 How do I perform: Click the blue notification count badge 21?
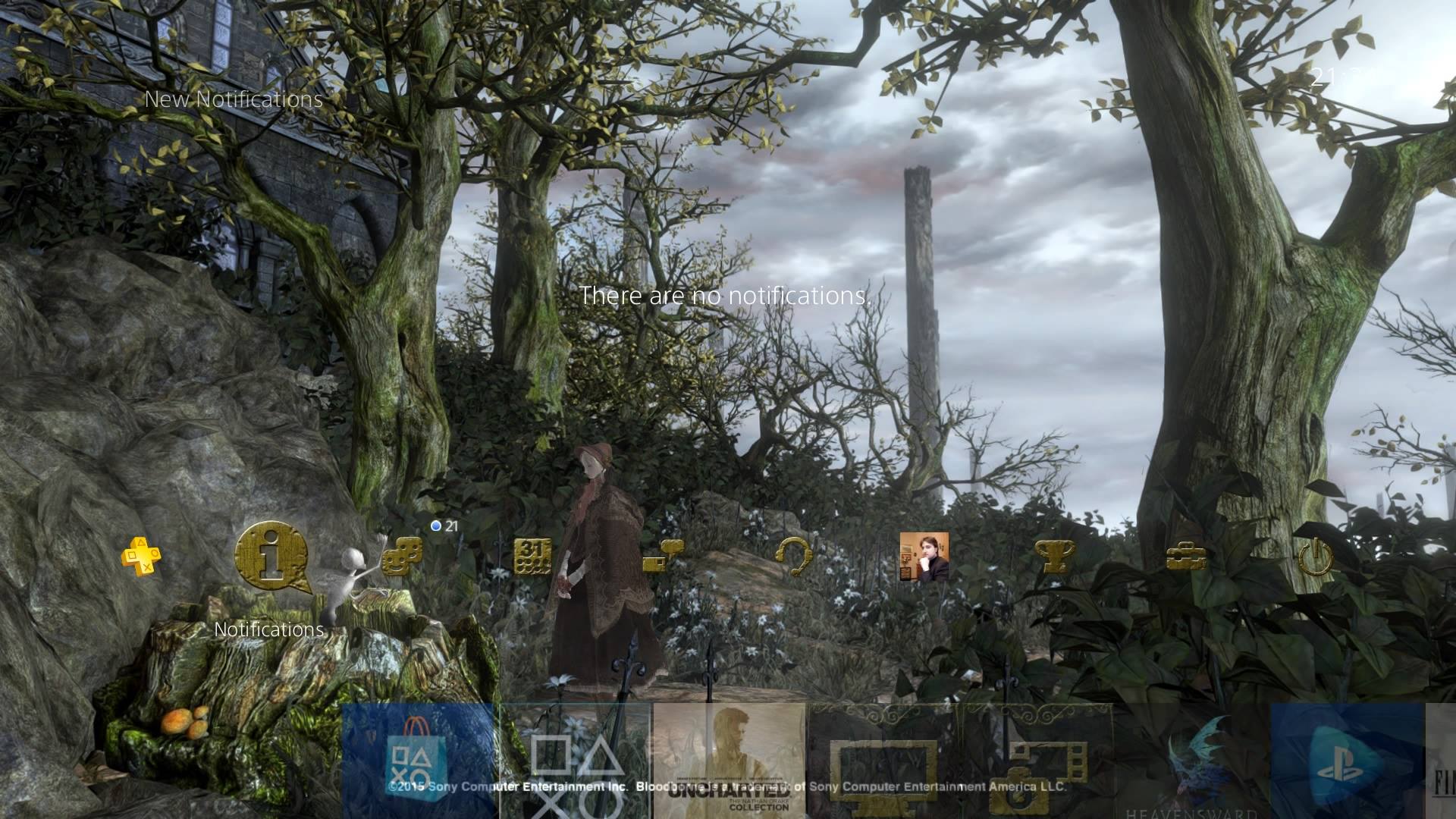(444, 525)
